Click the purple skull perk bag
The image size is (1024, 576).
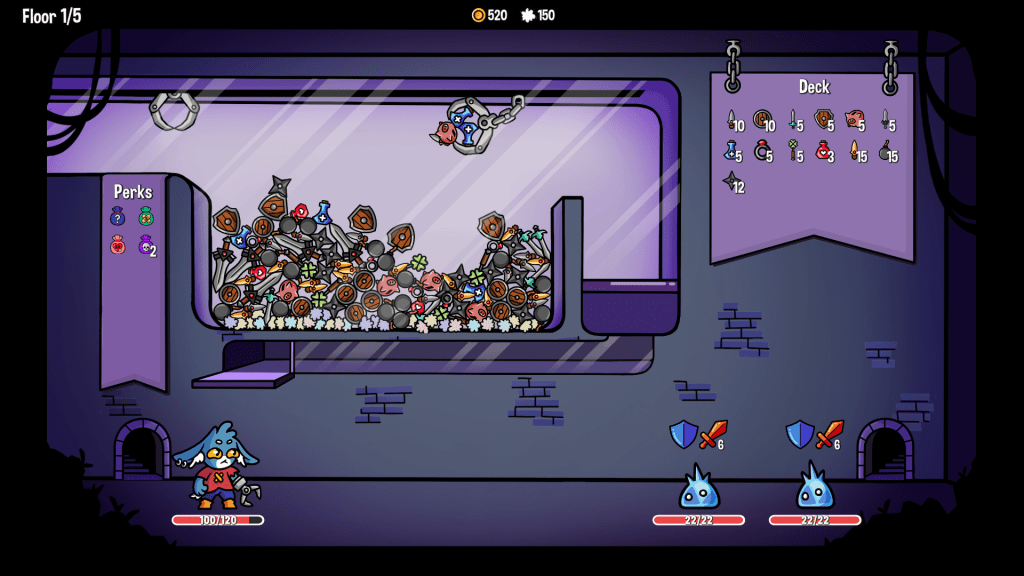[x=145, y=244]
